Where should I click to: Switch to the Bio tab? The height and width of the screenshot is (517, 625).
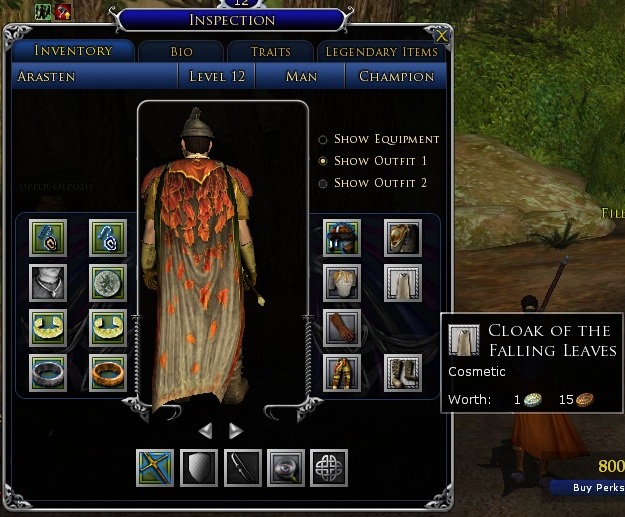tap(180, 51)
